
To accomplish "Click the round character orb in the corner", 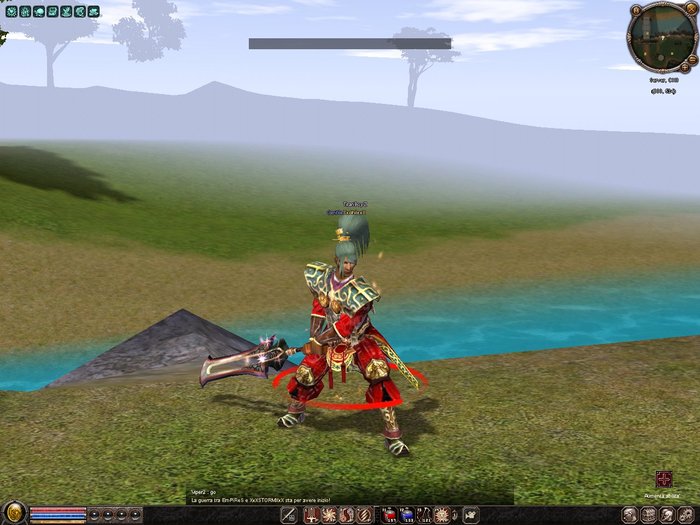I will tap(13, 514).
